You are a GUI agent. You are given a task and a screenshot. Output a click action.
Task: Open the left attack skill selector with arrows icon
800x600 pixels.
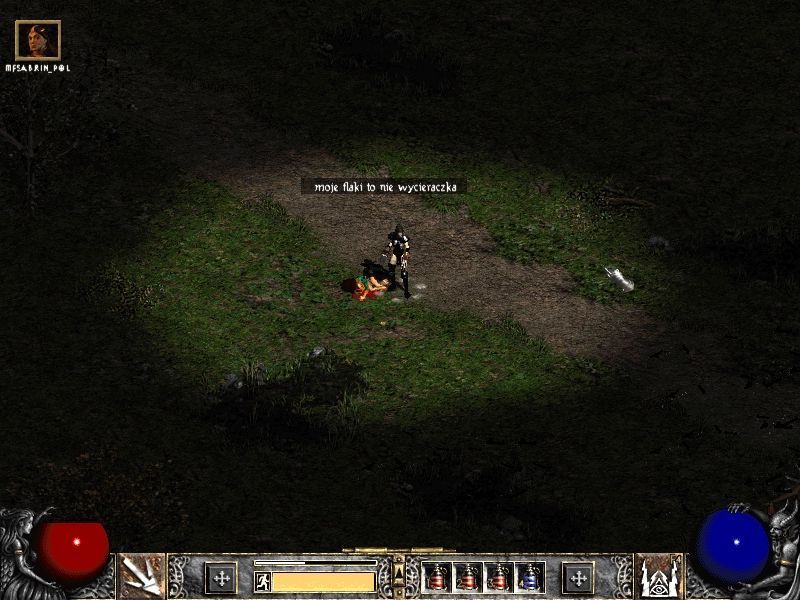coord(141,575)
